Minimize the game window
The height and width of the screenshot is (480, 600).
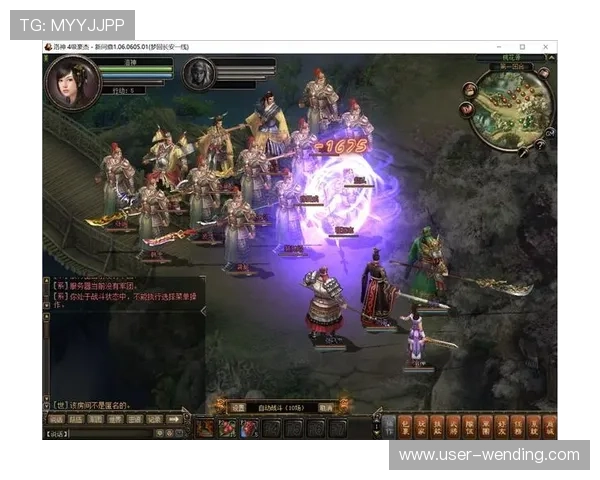[x=499, y=47]
